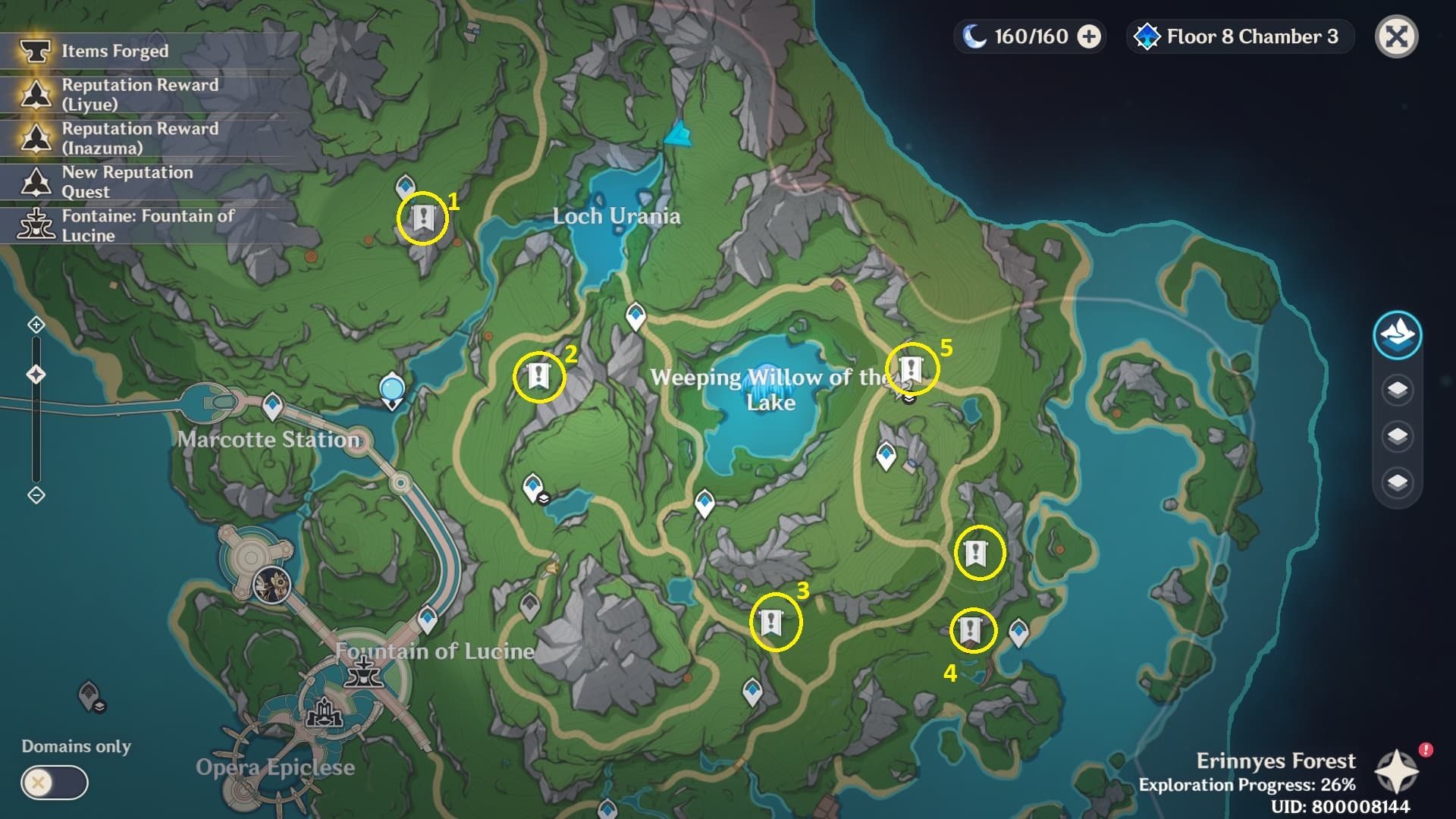This screenshot has width=1456, height=819.
Task: Track the Fontaine: Fountain of Lucine entry
Action: tap(147, 225)
